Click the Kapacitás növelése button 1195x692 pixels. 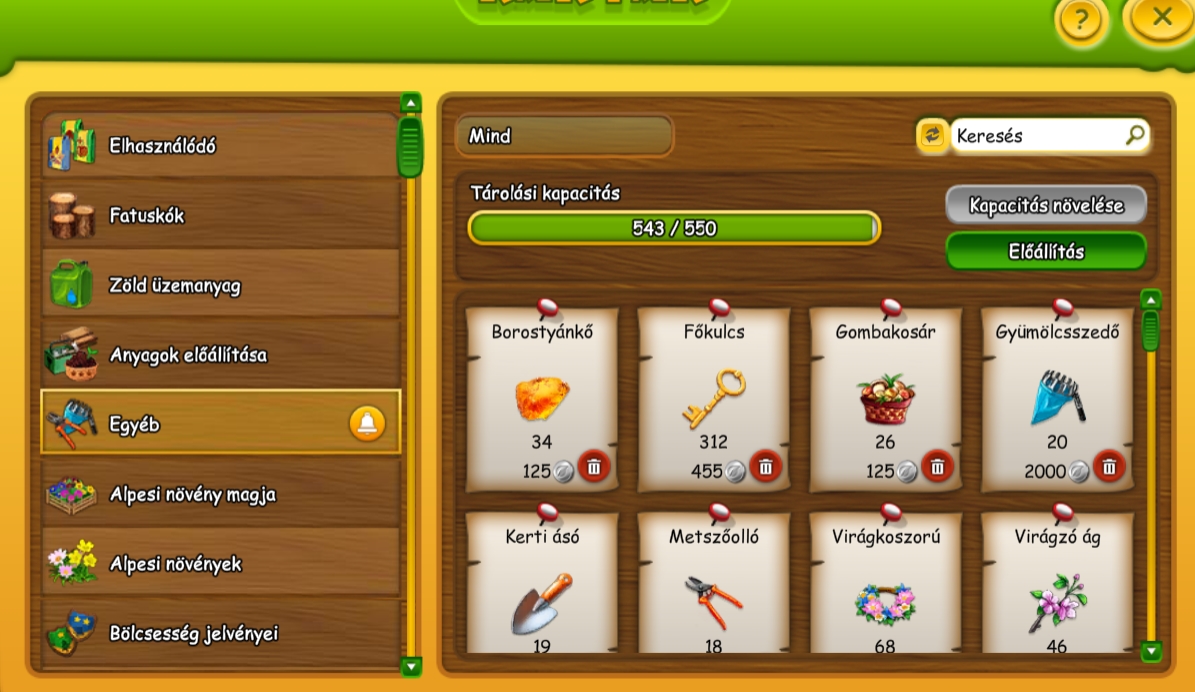click(x=1046, y=205)
